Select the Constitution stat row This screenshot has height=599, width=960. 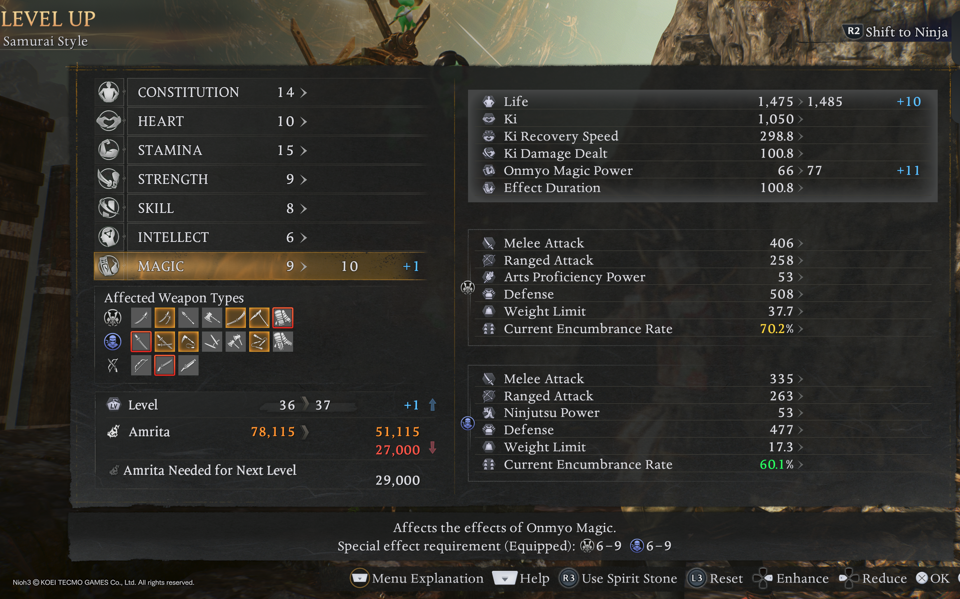tap(260, 92)
